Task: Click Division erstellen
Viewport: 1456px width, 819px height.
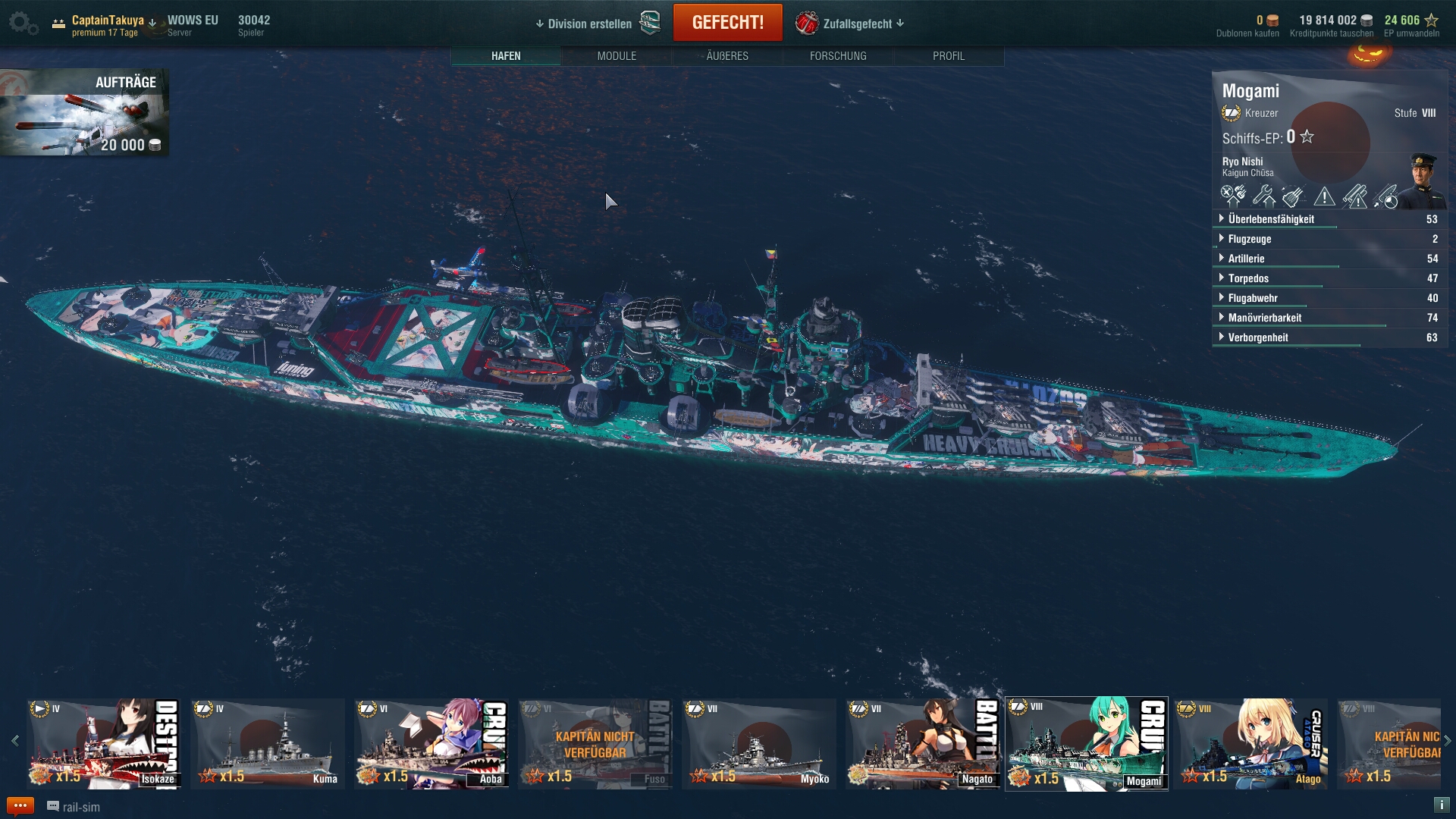Action: [x=589, y=24]
